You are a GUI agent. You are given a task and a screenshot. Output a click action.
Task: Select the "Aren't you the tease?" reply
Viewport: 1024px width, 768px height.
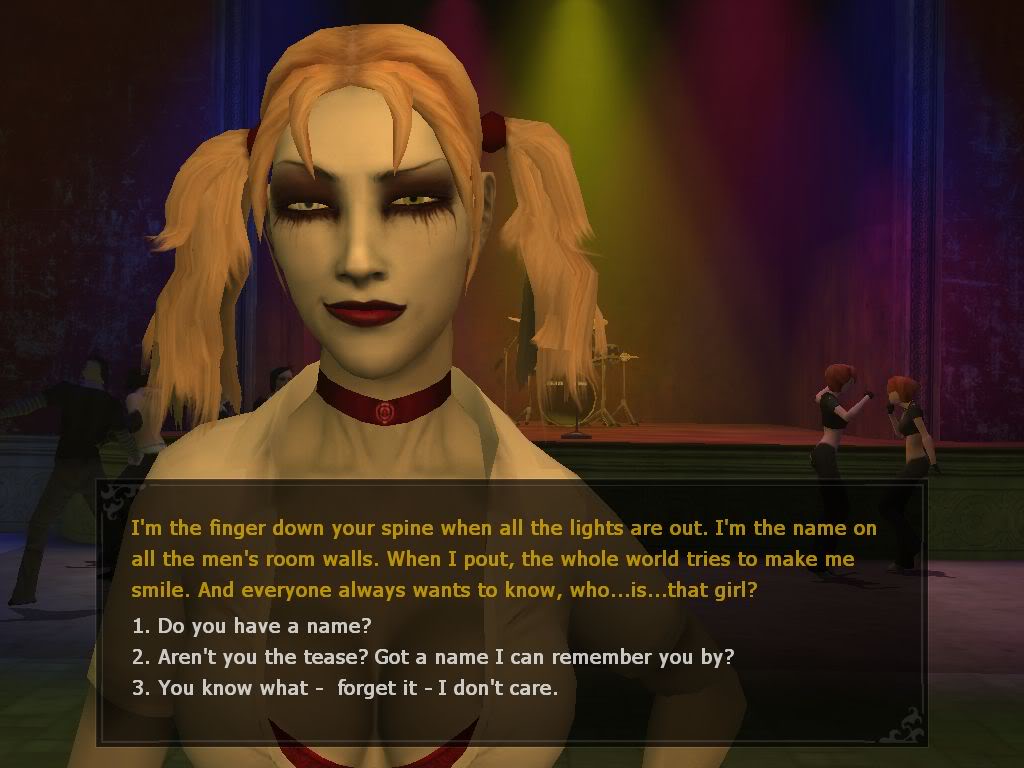(x=433, y=658)
